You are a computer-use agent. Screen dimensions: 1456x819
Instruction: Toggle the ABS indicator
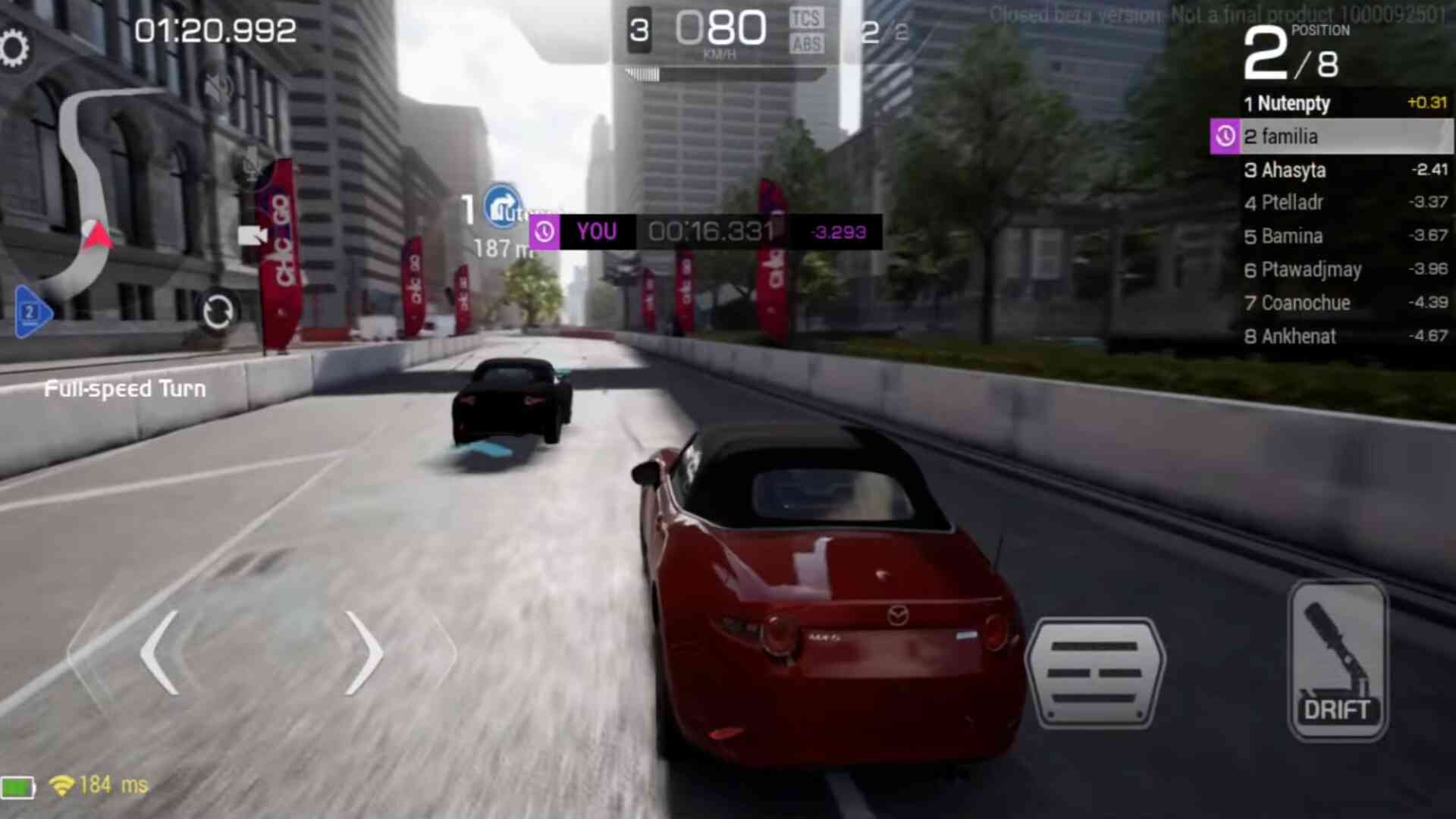tap(805, 45)
